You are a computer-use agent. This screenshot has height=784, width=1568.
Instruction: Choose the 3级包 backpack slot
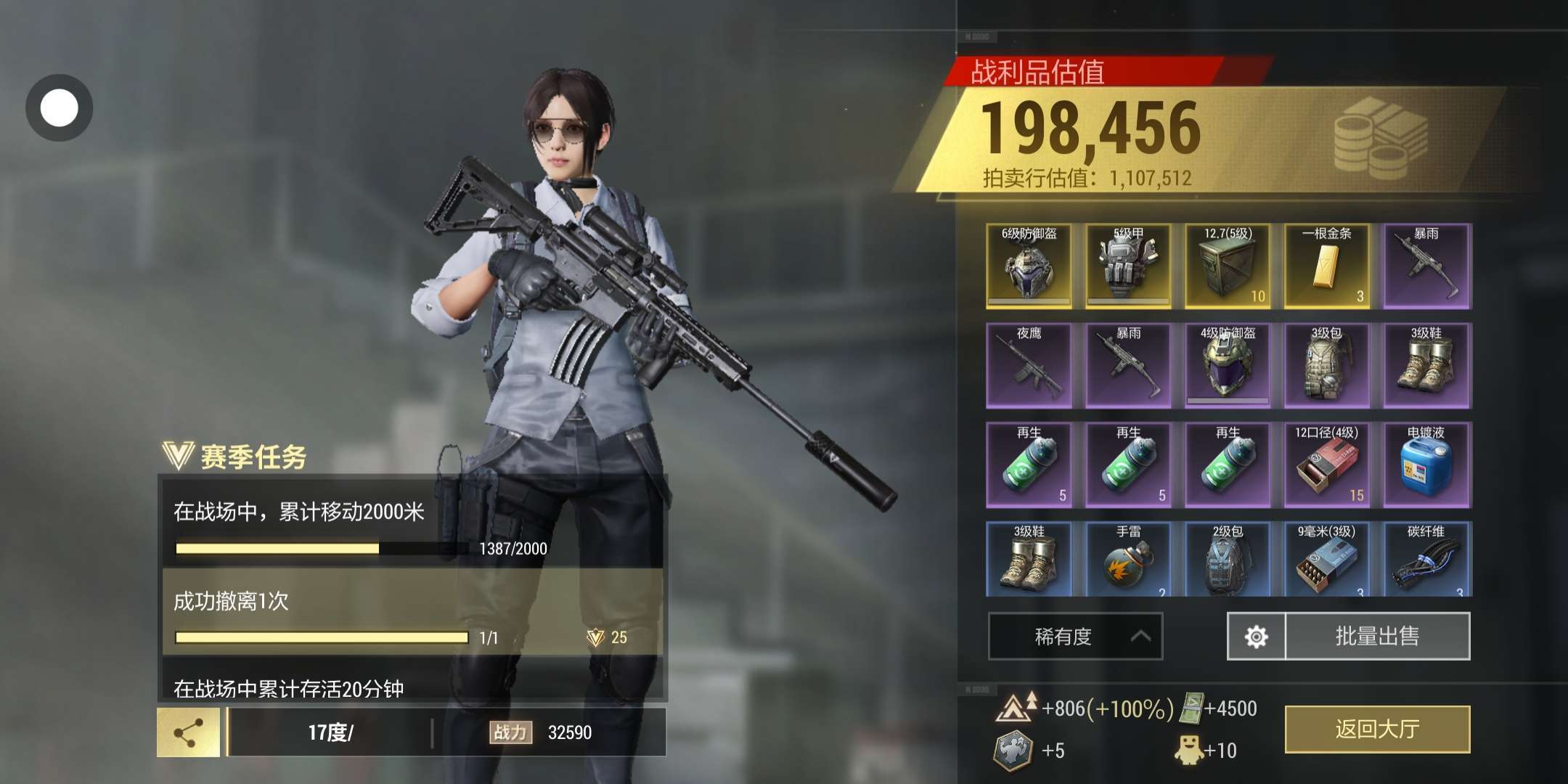pos(1327,366)
